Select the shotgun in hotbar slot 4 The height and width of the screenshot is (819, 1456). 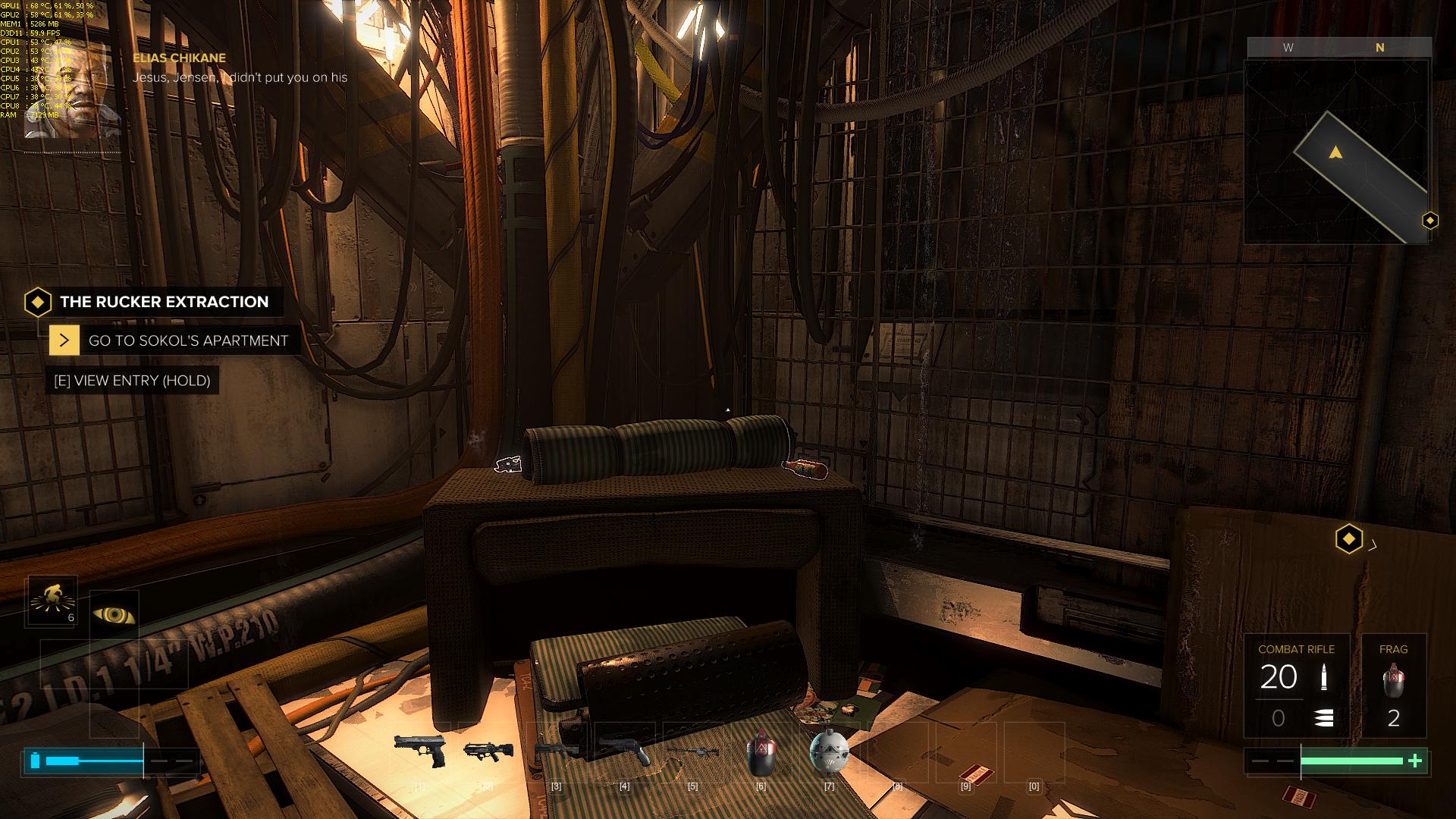624,750
